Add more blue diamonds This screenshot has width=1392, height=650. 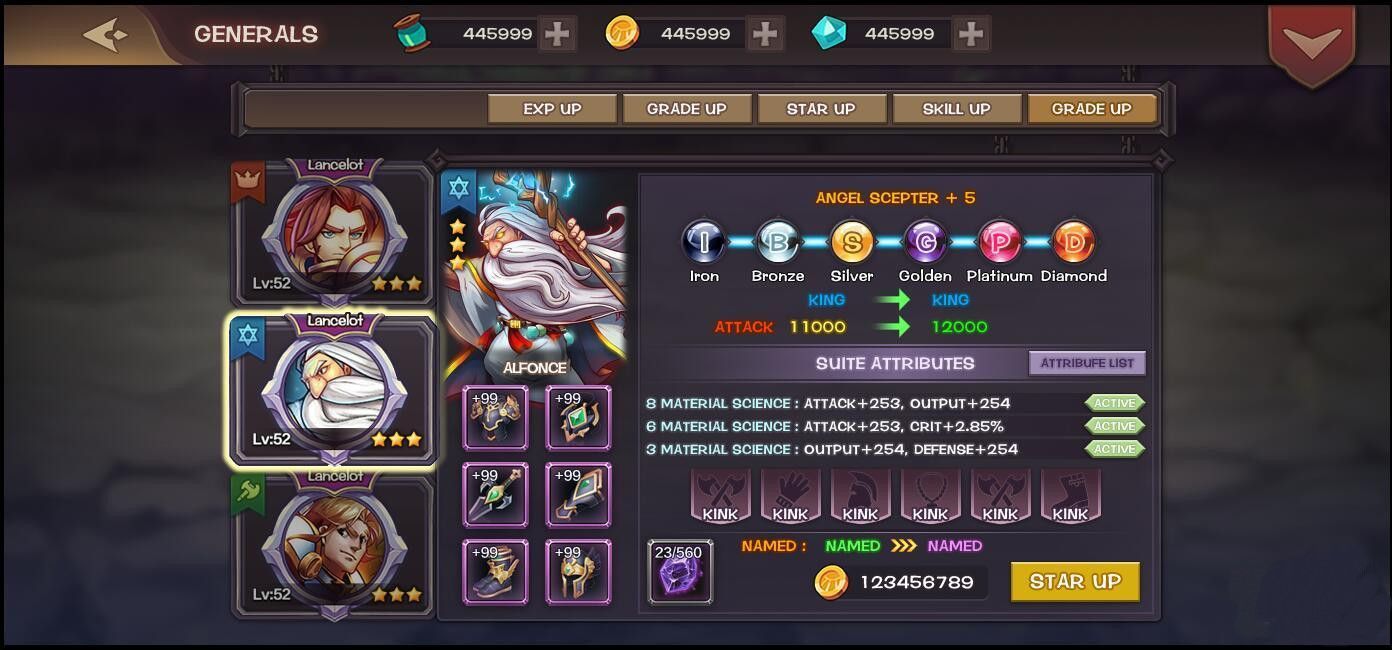coord(970,34)
